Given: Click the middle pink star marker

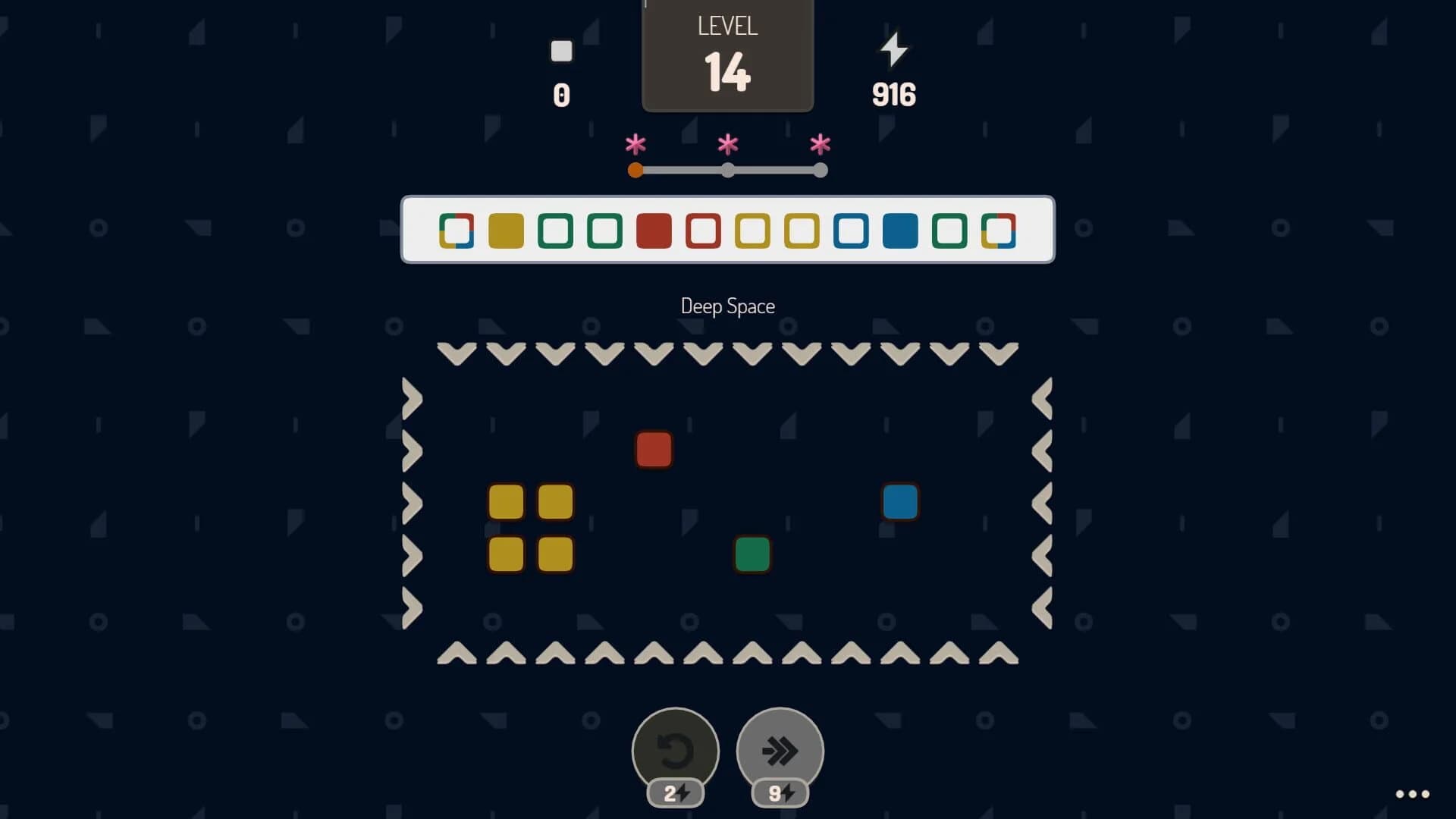Looking at the screenshot, I should pyautogui.click(x=727, y=143).
